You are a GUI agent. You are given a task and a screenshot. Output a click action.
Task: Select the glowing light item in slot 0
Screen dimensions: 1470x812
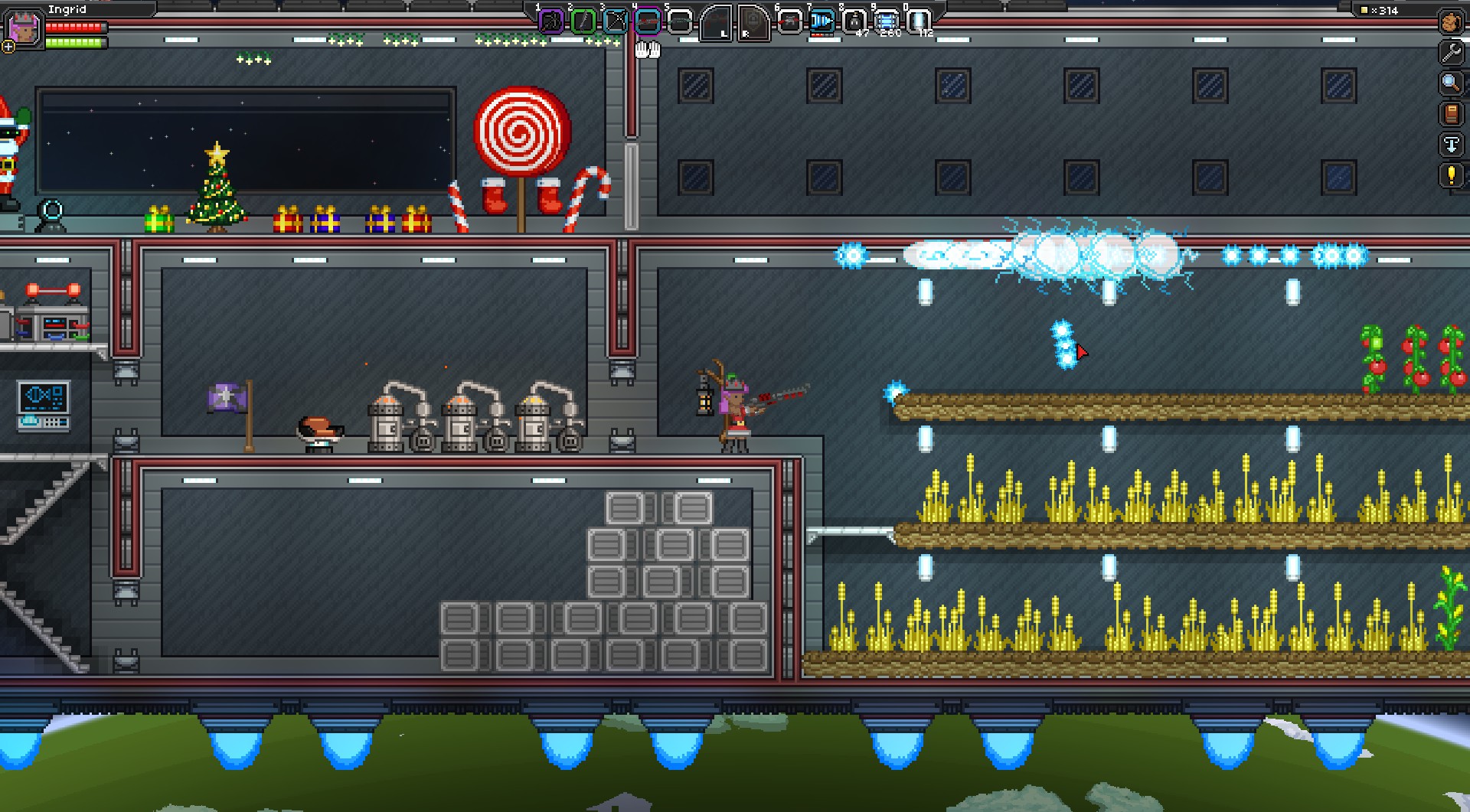(x=918, y=21)
